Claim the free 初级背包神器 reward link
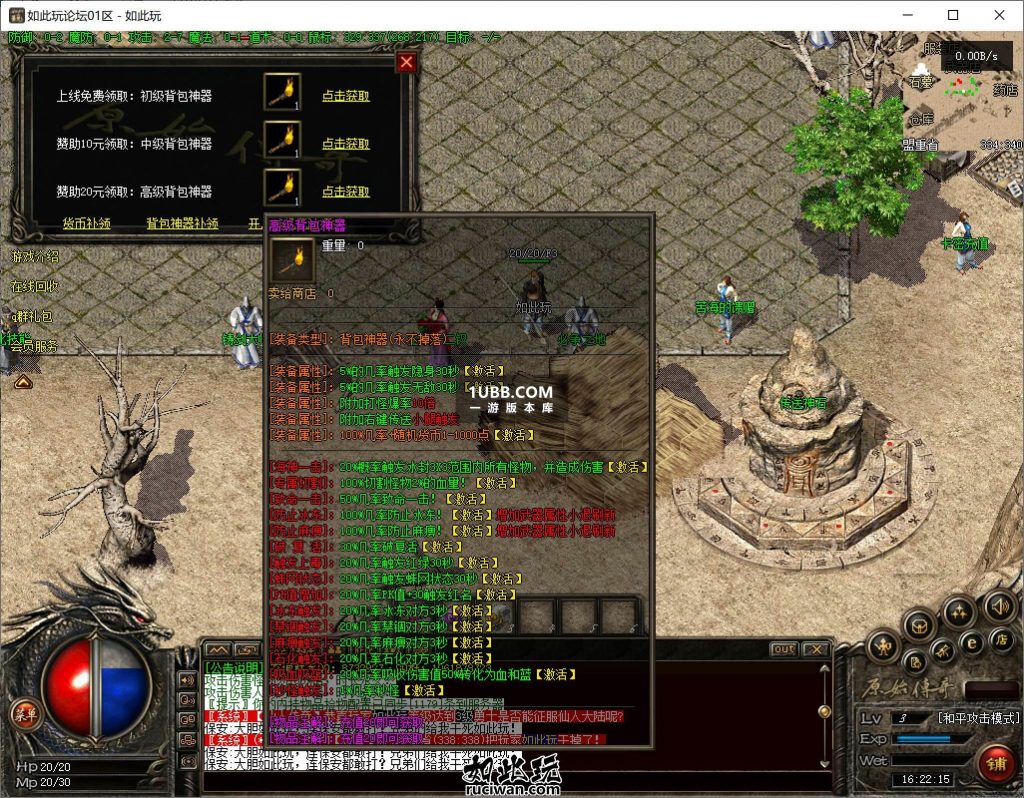The width and height of the screenshot is (1024, 798). [x=345, y=96]
